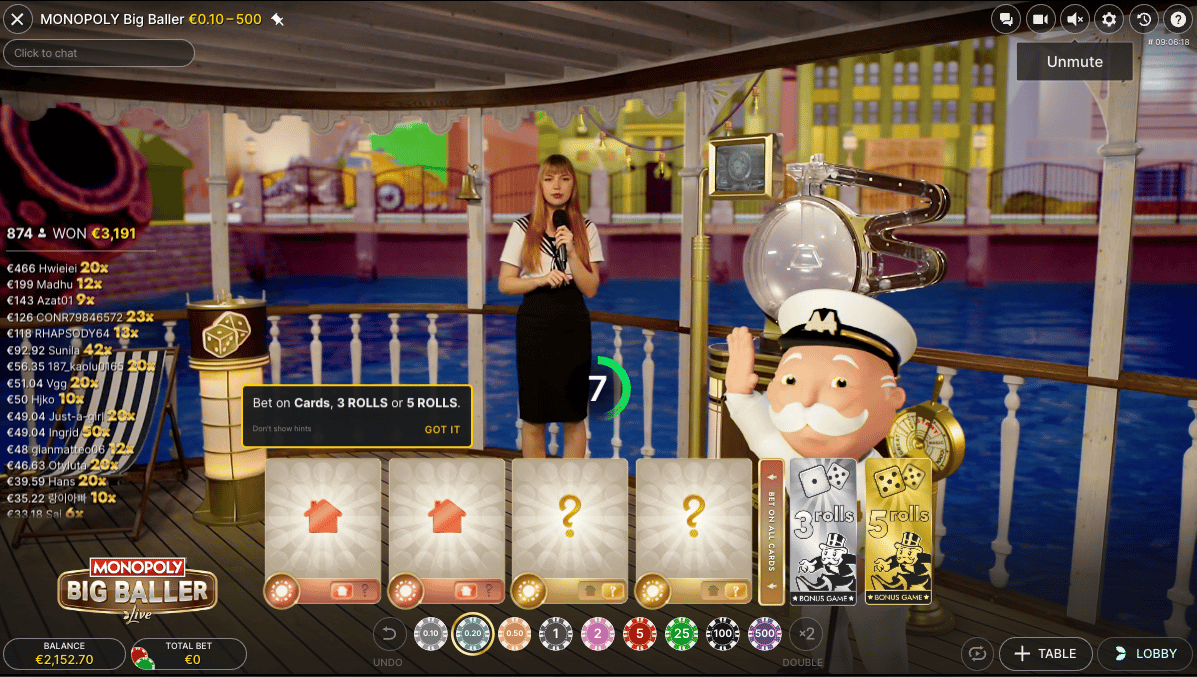Dismiss the hint with GOT IT

tap(442, 430)
